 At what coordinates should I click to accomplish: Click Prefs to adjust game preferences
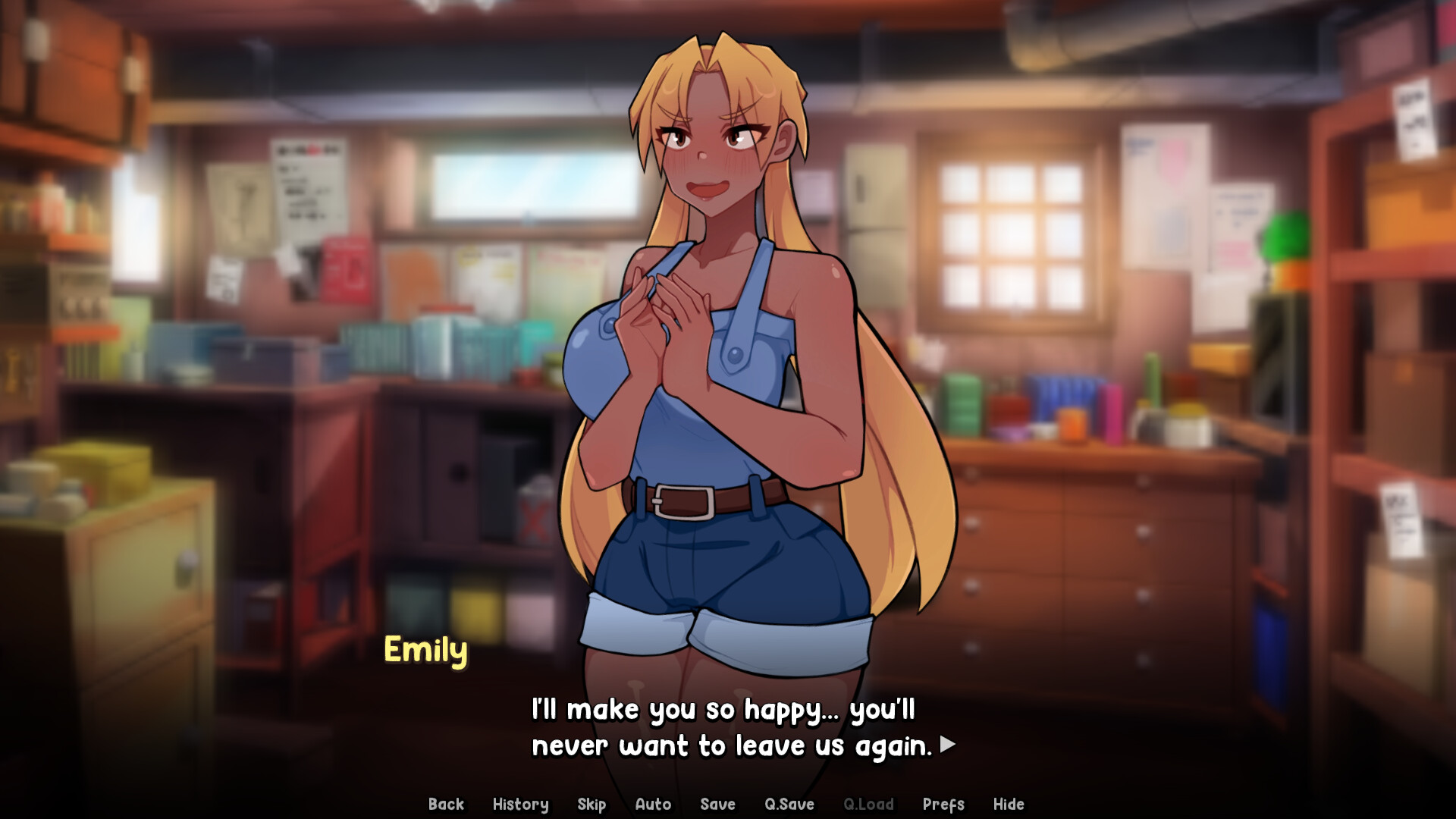pyautogui.click(x=943, y=805)
